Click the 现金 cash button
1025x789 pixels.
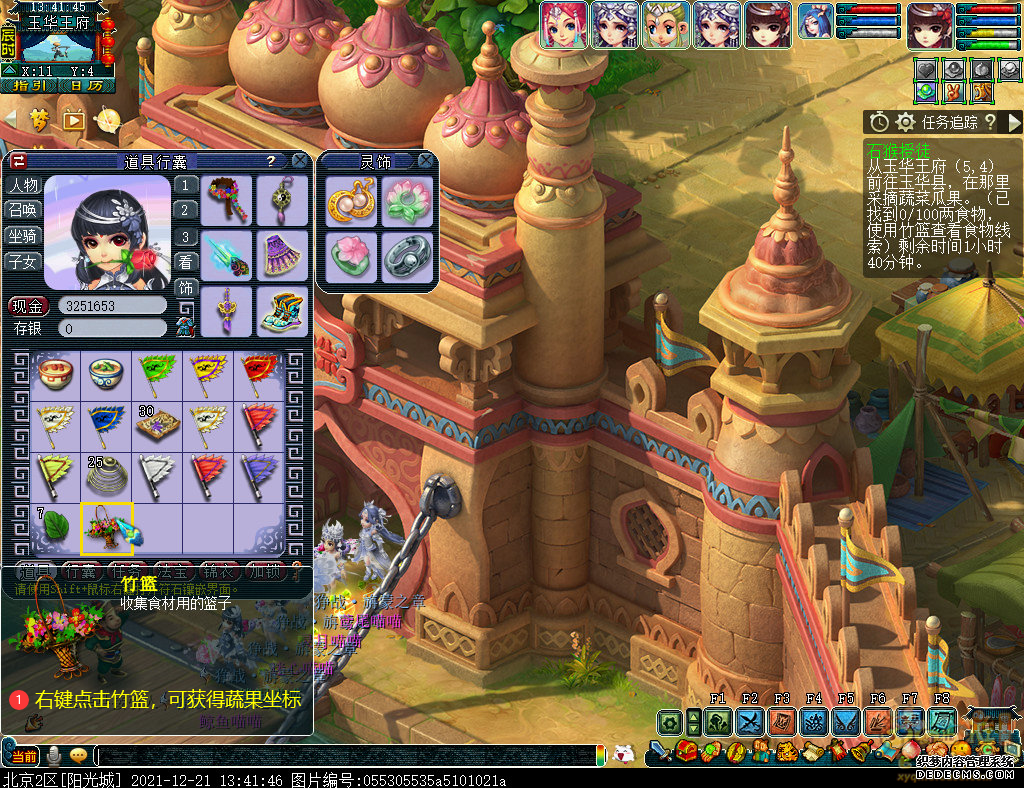30,306
